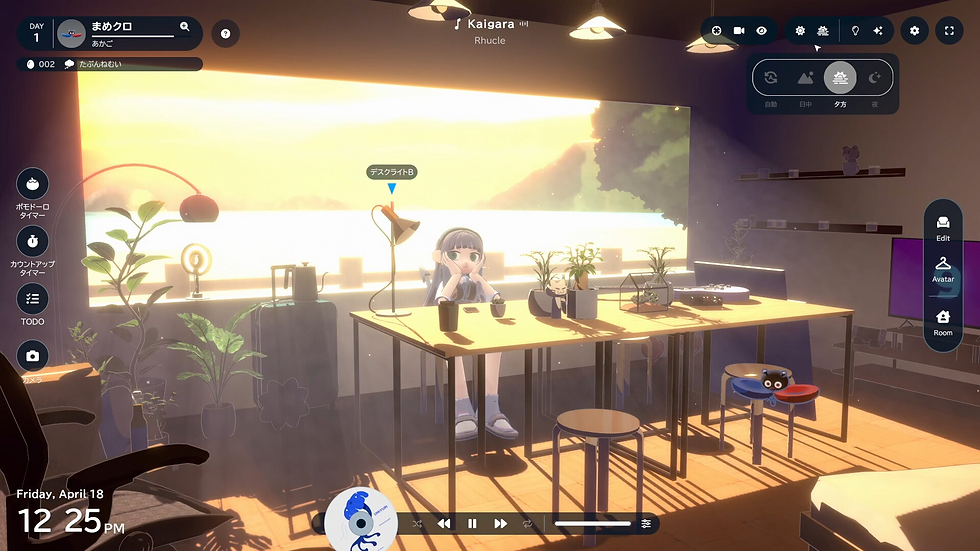Viewport: 980px width, 551px height.
Task: Open the TODO list
Action: pyautogui.click(x=33, y=298)
